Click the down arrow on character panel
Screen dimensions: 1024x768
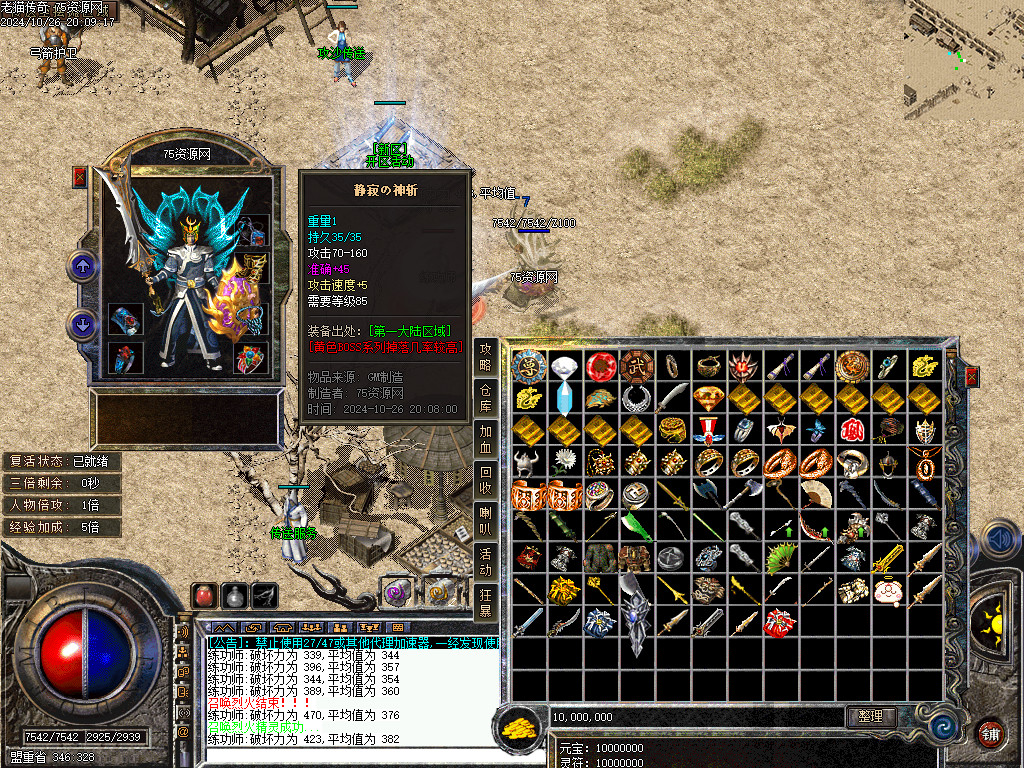click(x=82, y=325)
